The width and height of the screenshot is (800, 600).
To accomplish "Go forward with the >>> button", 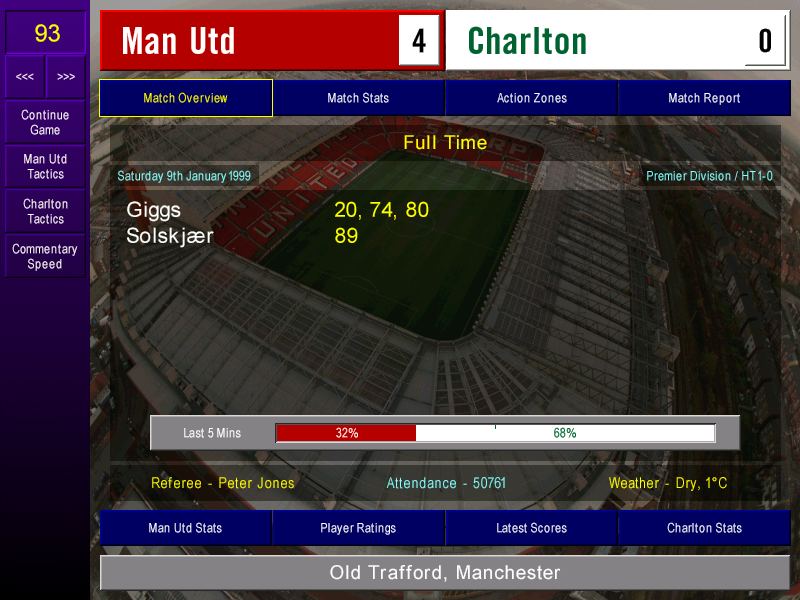I will (x=66, y=77).
